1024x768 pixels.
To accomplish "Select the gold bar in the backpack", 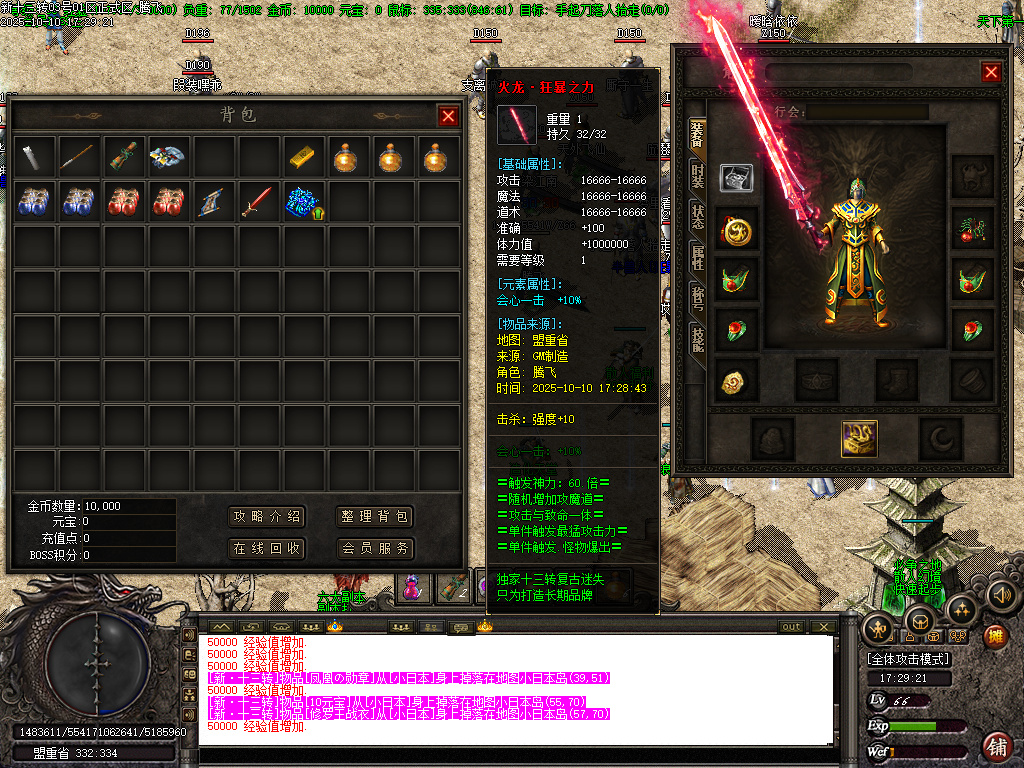I will point(303,156).
